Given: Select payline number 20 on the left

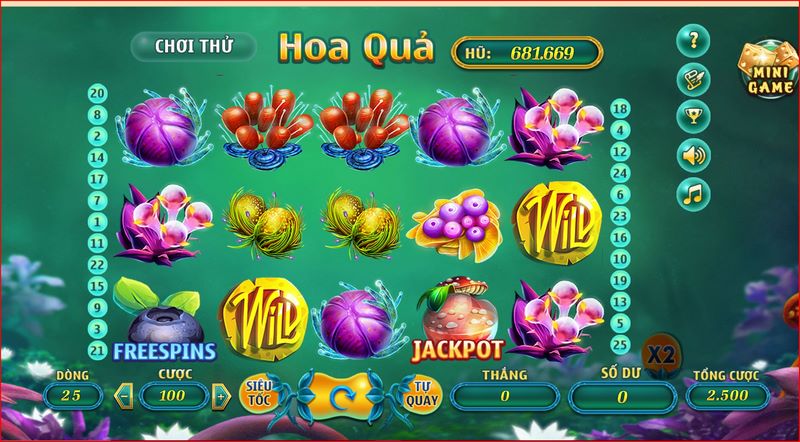Looking at the screenshot, I should (98, 92).
